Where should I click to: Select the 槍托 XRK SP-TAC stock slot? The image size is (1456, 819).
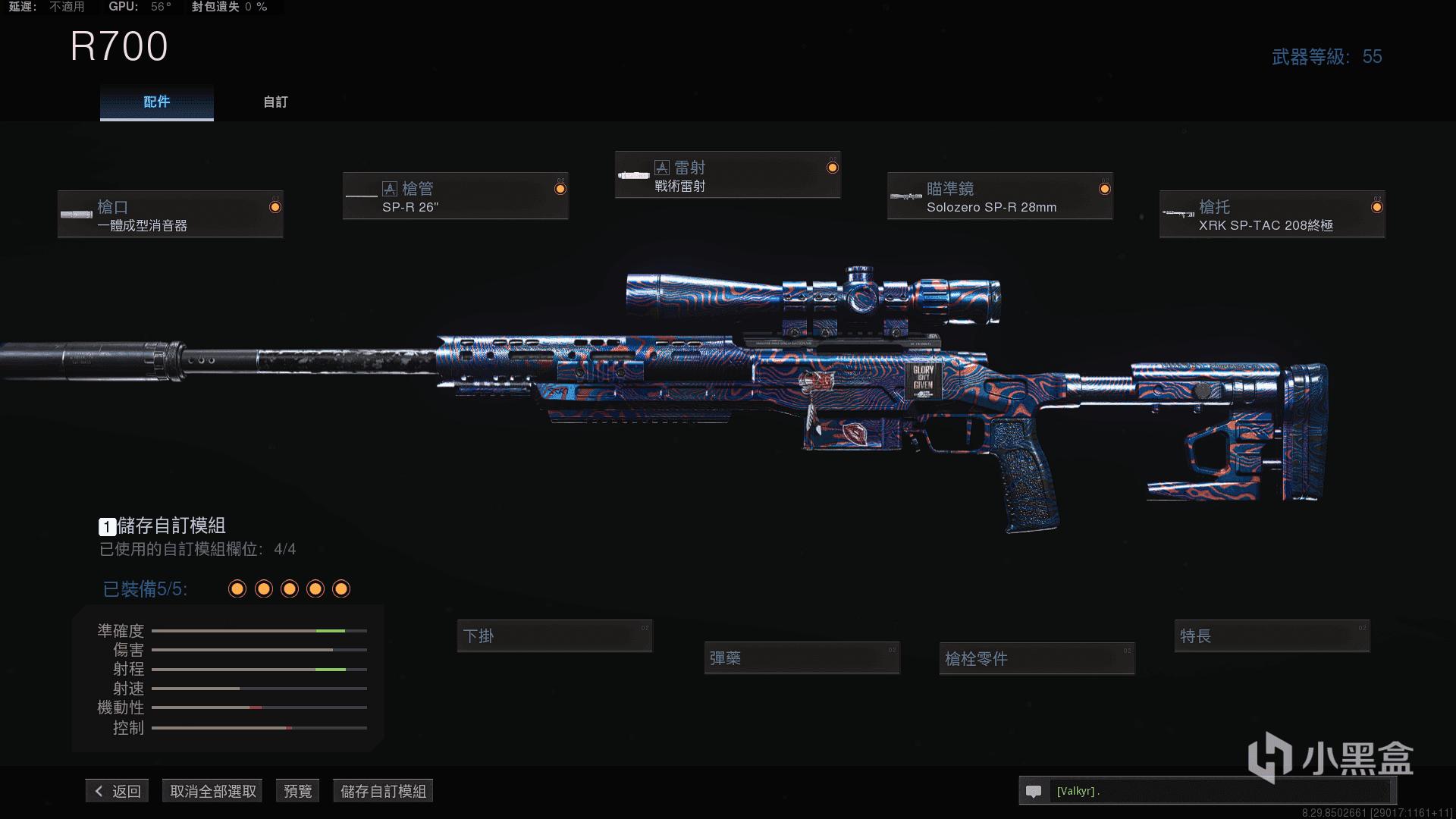[1272, 215]
